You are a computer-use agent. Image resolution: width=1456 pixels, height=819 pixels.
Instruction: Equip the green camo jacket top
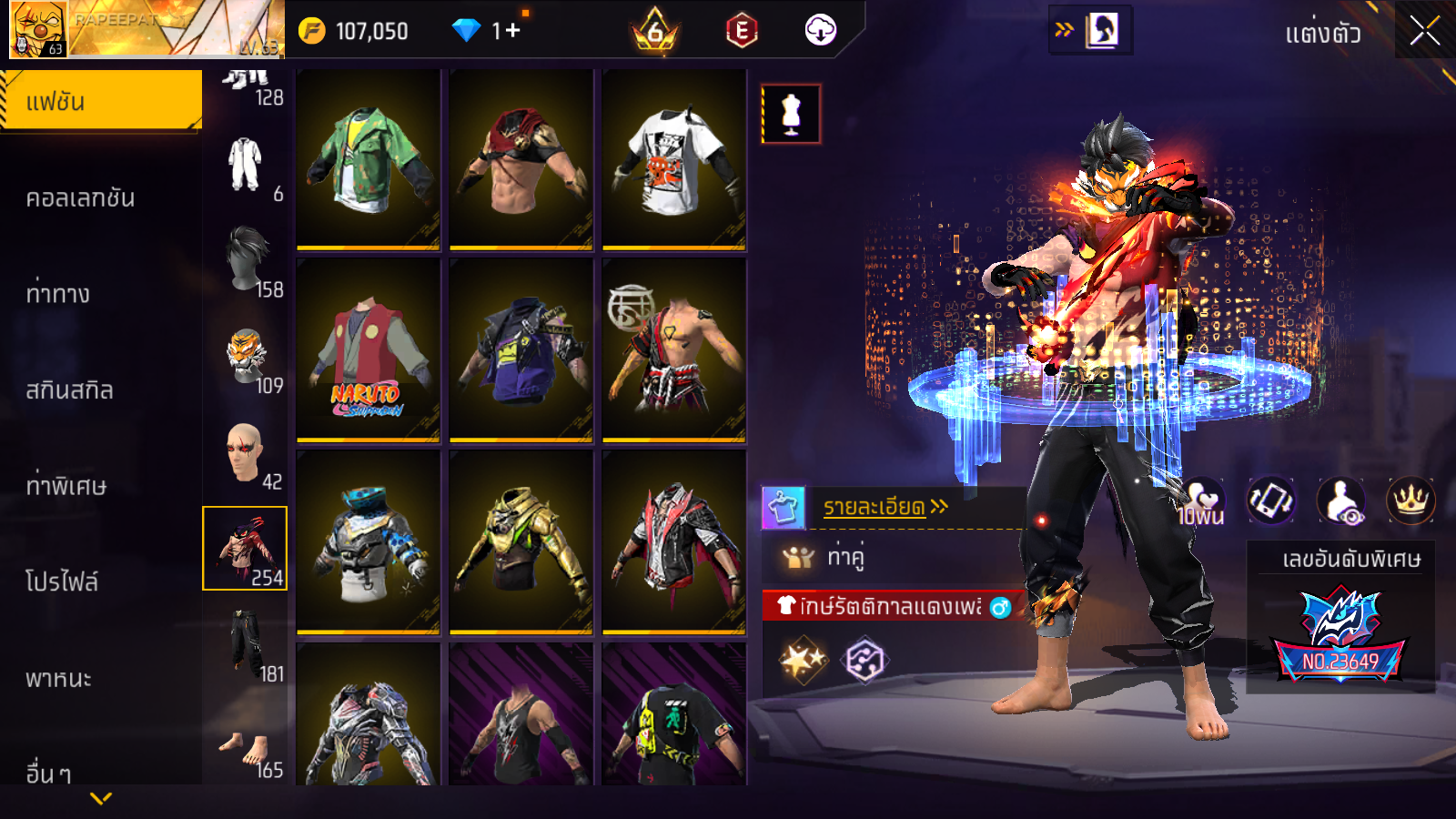pos(369,159)
